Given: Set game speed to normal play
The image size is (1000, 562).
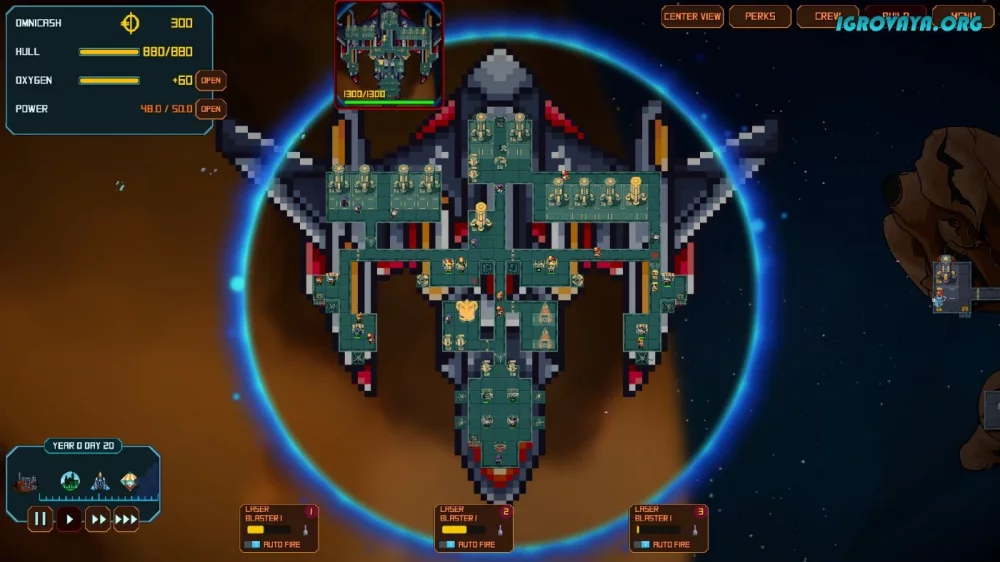Looking at the screenshot, I should pyautogui.click(x=69, y=519).
